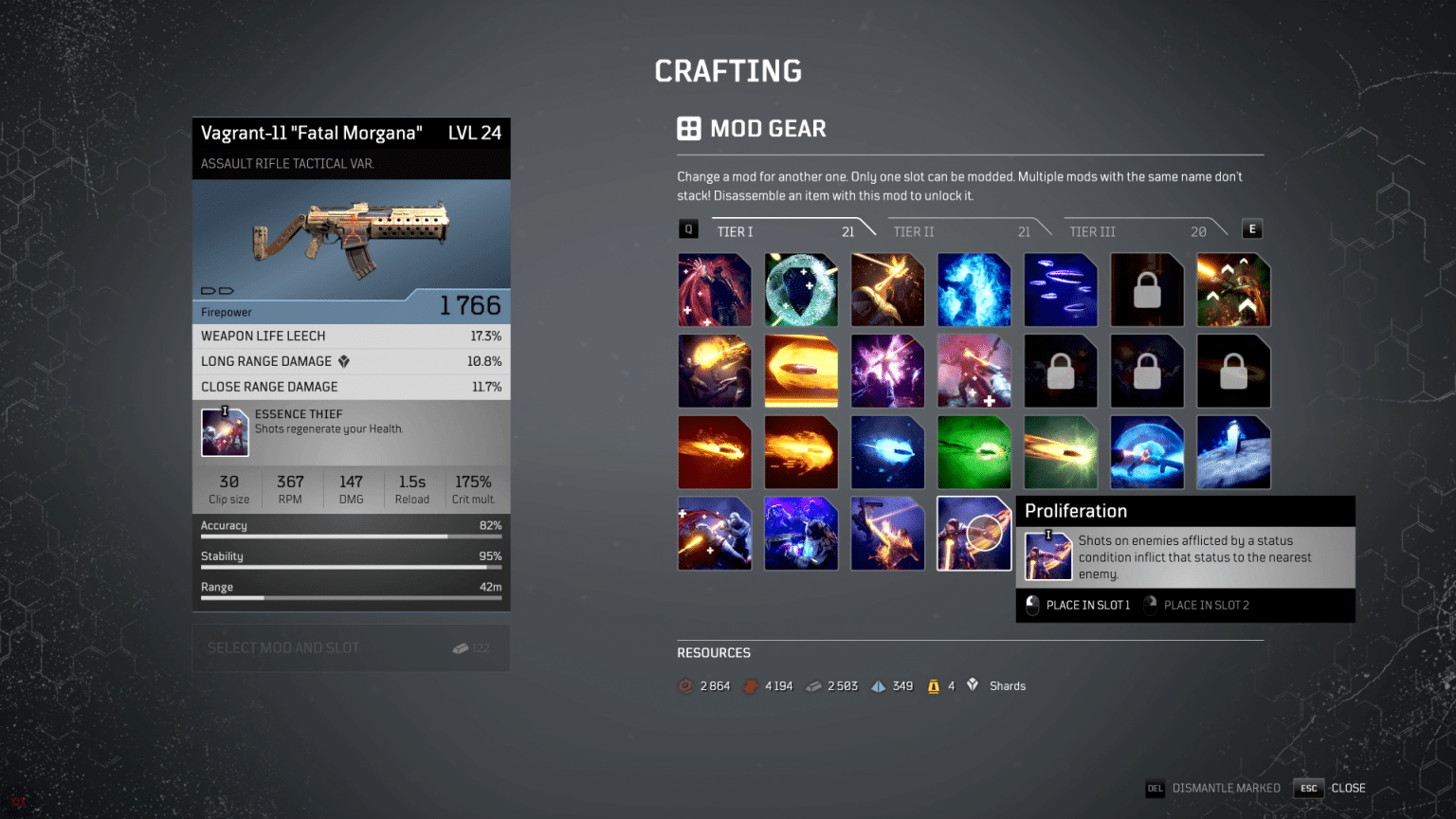Click PLACE IN SLOT 2 for Proliferation

click(x=1206, y=605)
